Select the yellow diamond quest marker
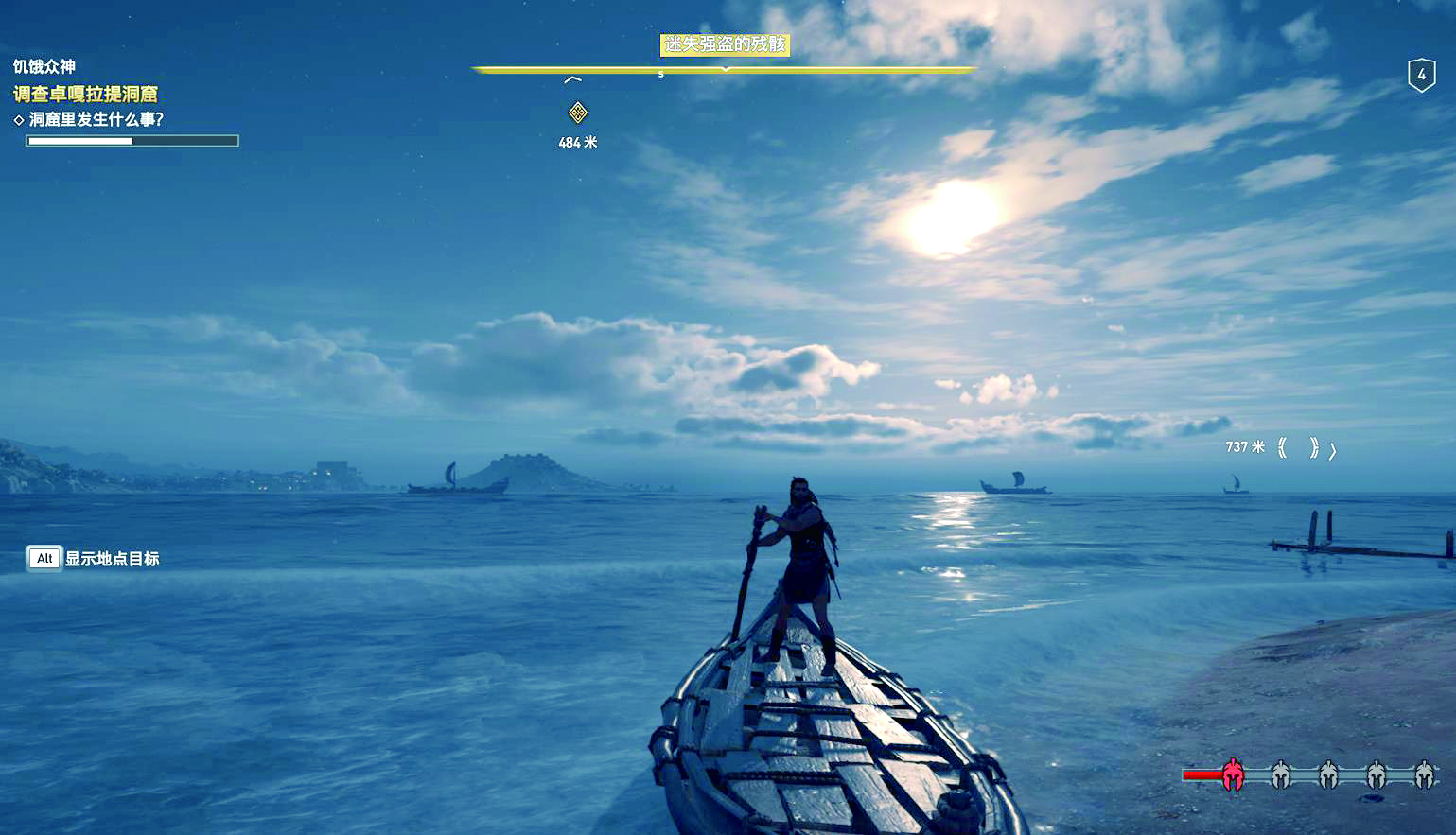 (577, 113)
